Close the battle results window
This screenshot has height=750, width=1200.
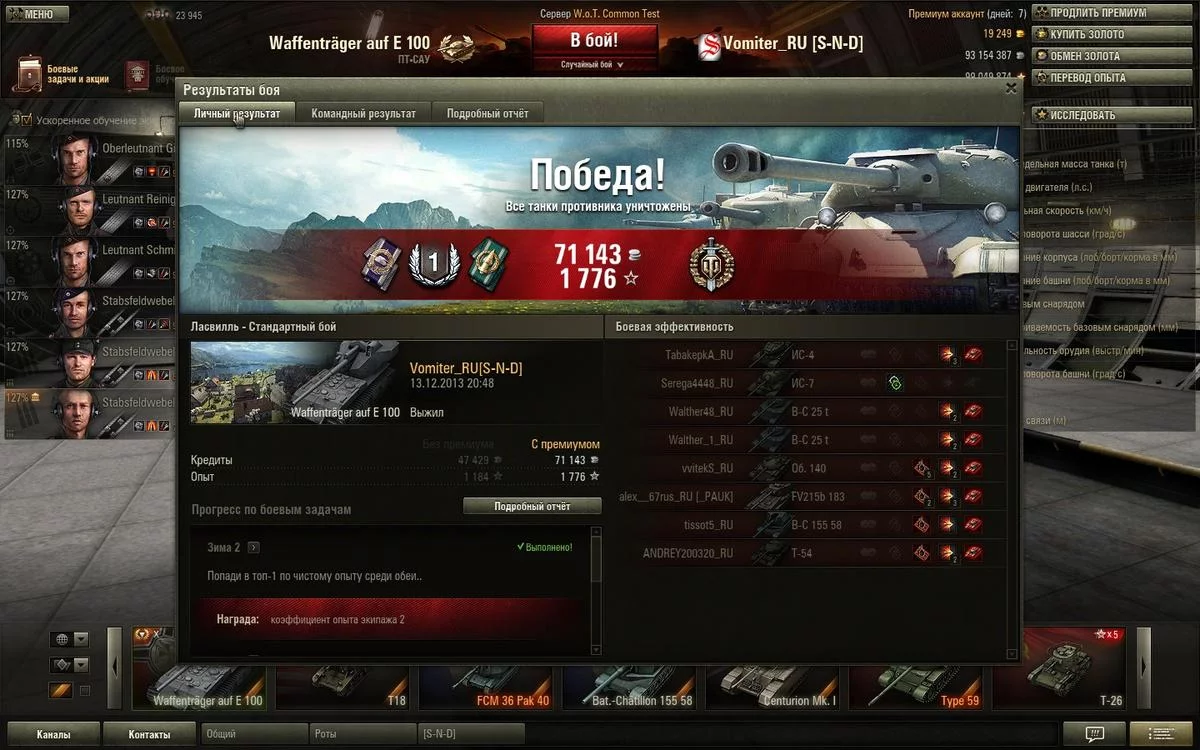(1011, 88)
